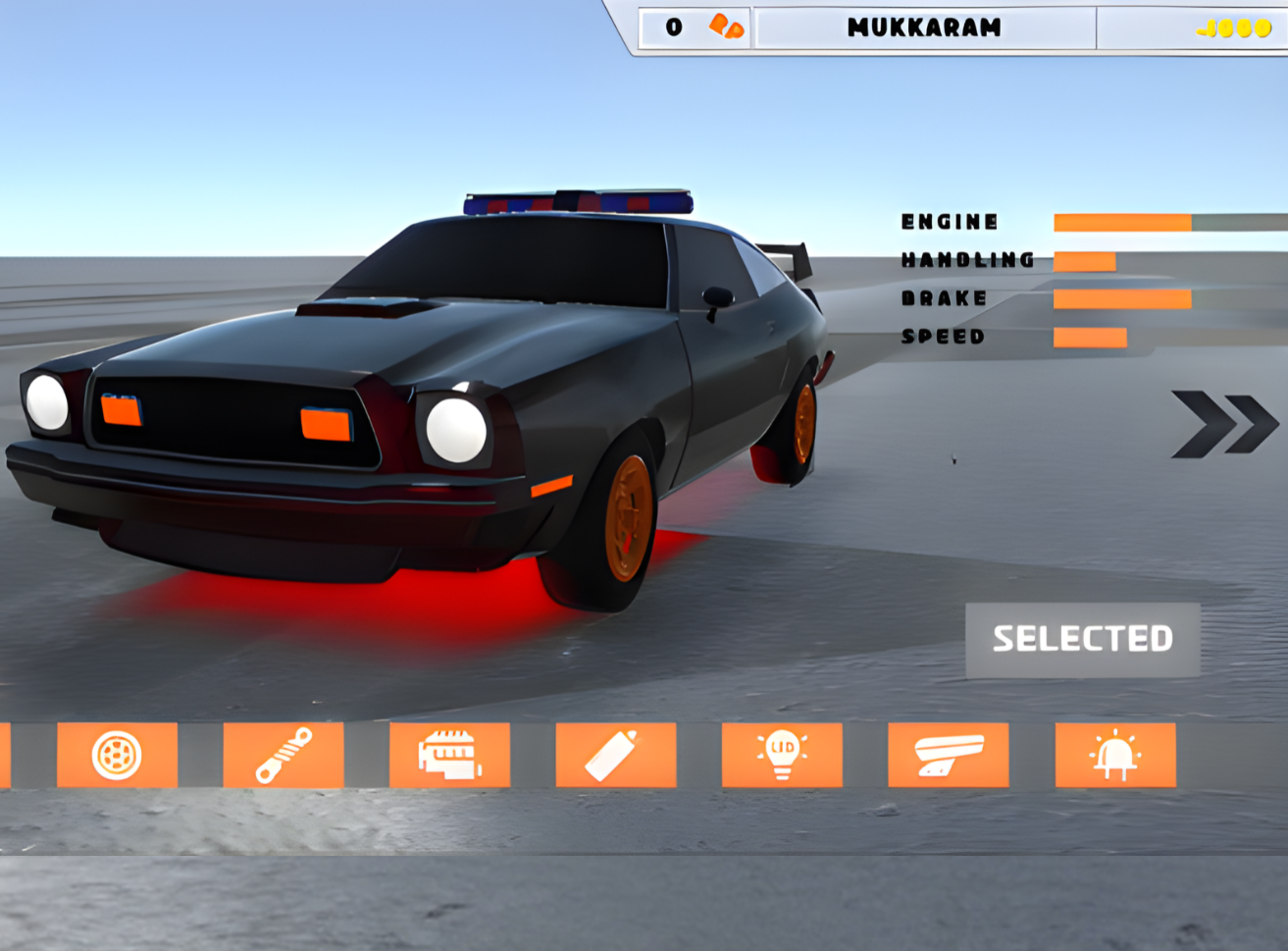Click the gold coins balance
Image resolution: width=1288 pixels, height=951 pixels.
tap(1233, 28)
